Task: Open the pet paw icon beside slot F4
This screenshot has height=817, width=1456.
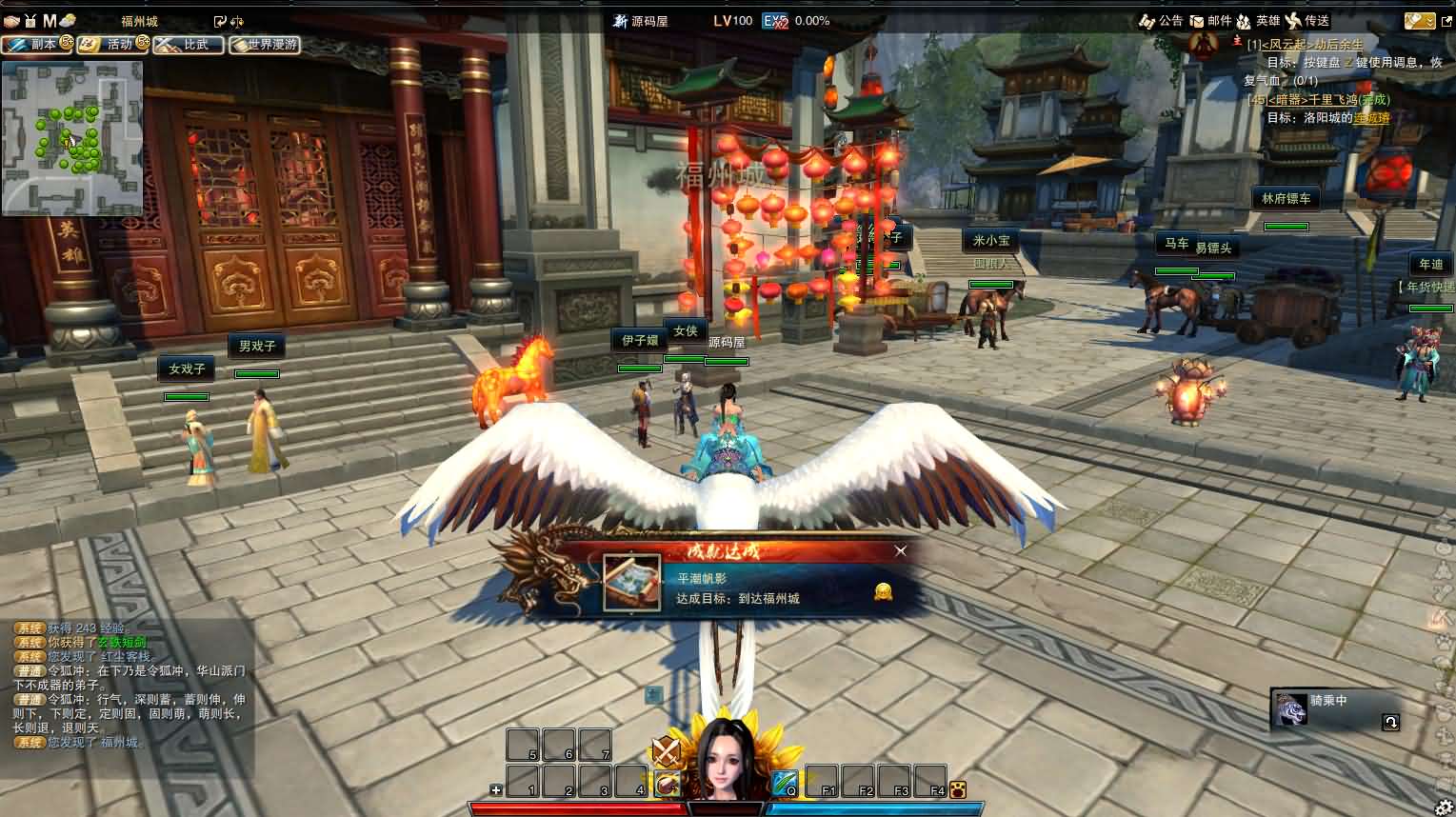Action: [957, 789]
